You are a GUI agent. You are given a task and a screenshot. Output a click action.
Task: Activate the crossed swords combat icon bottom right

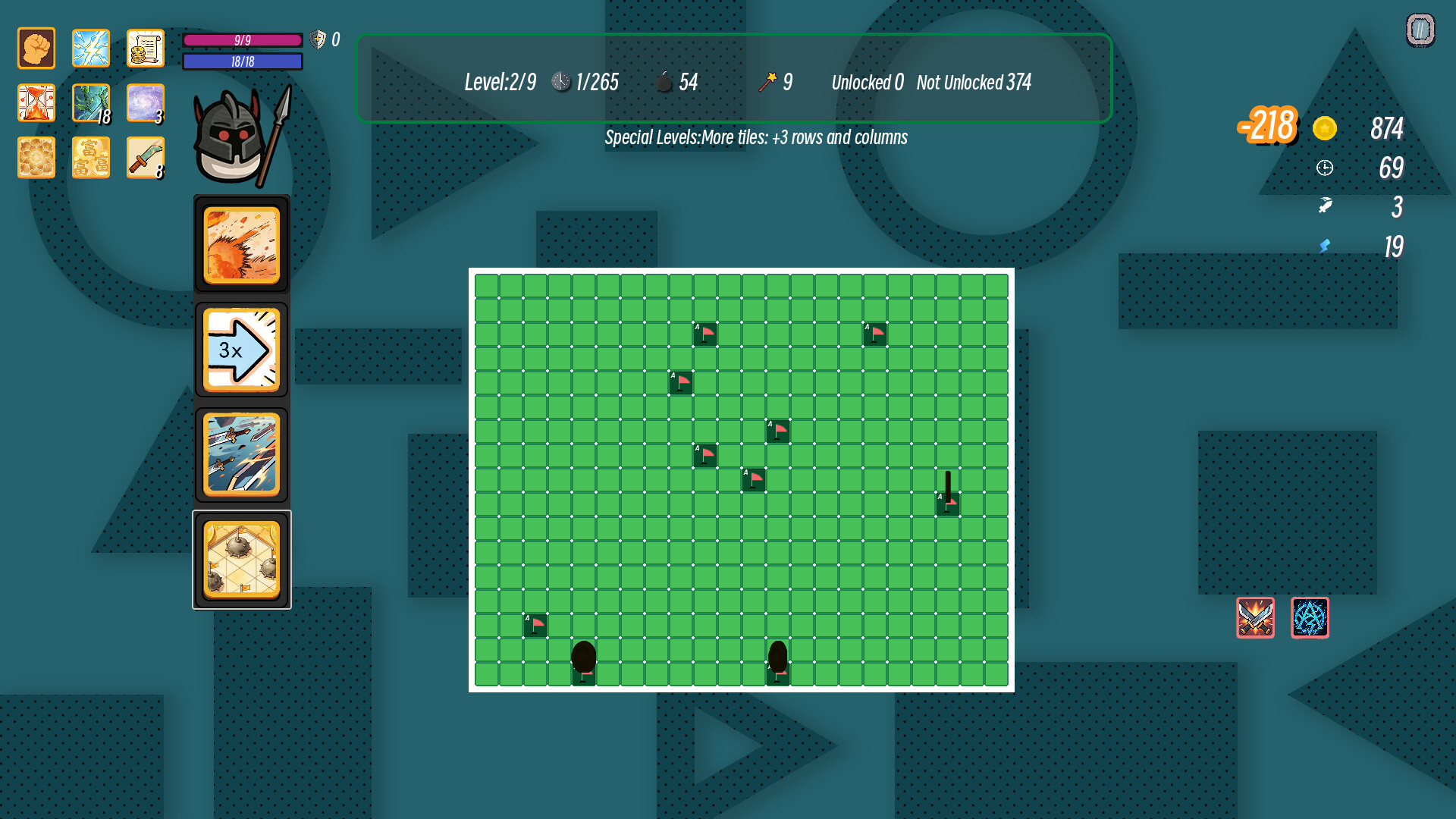coord(1255,618)
